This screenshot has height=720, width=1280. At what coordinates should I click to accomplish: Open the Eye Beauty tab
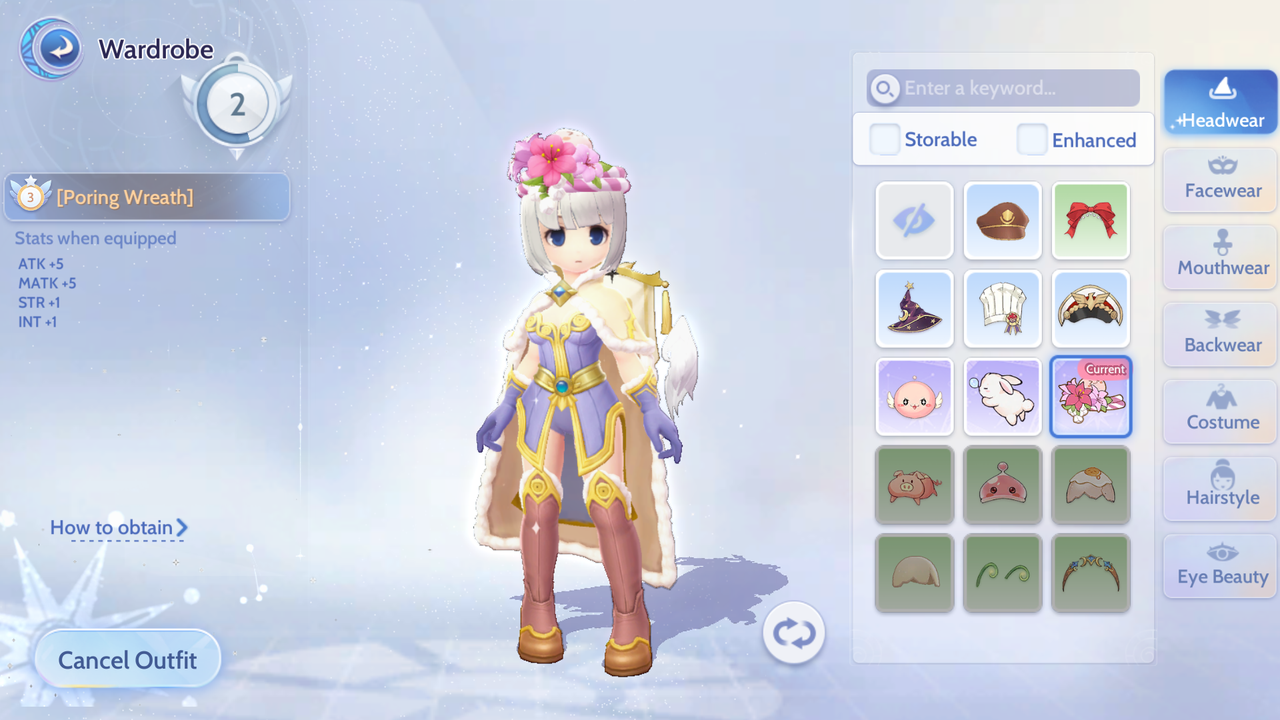click(1220, 565)
